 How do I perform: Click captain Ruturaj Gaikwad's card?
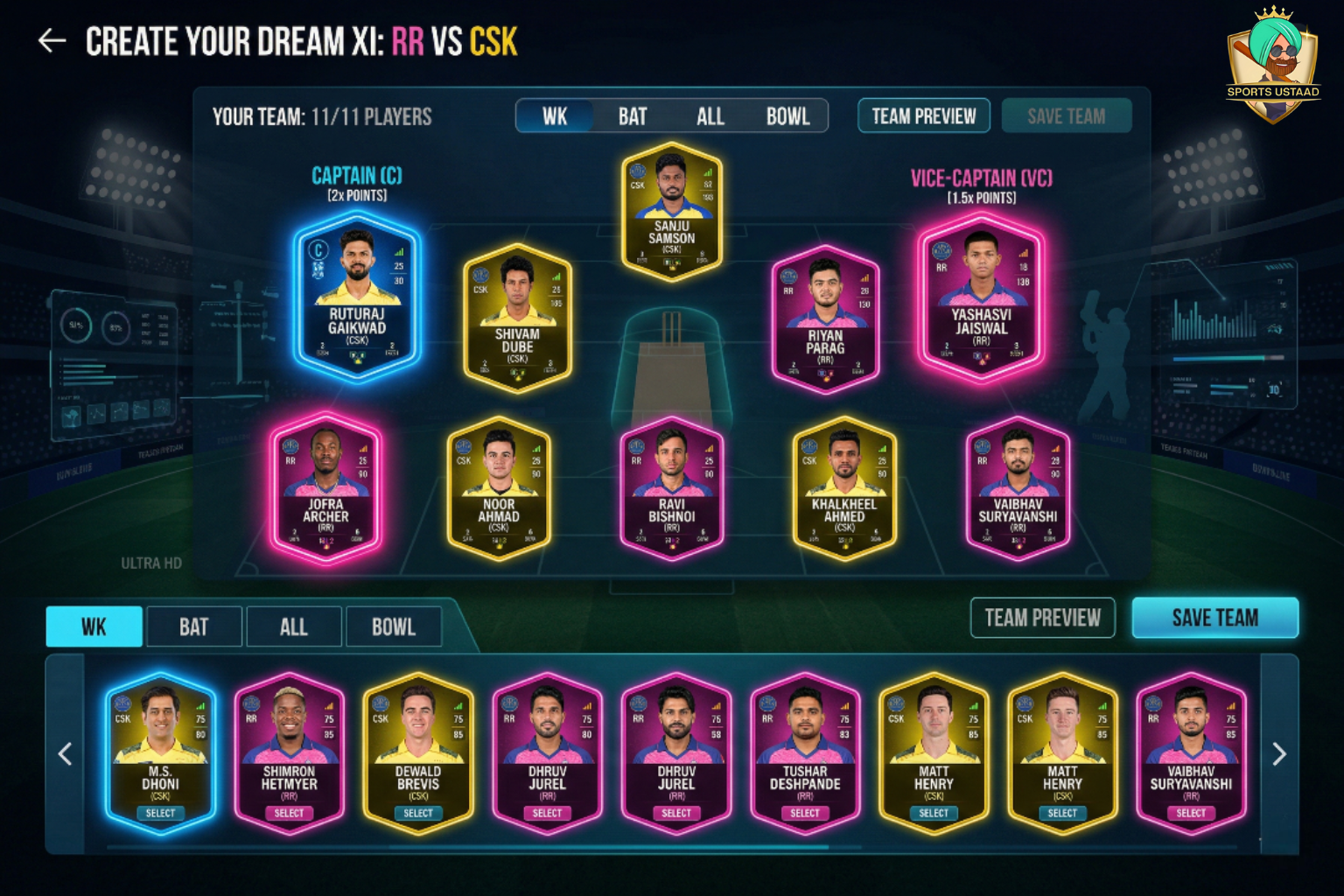pos(357,297)
